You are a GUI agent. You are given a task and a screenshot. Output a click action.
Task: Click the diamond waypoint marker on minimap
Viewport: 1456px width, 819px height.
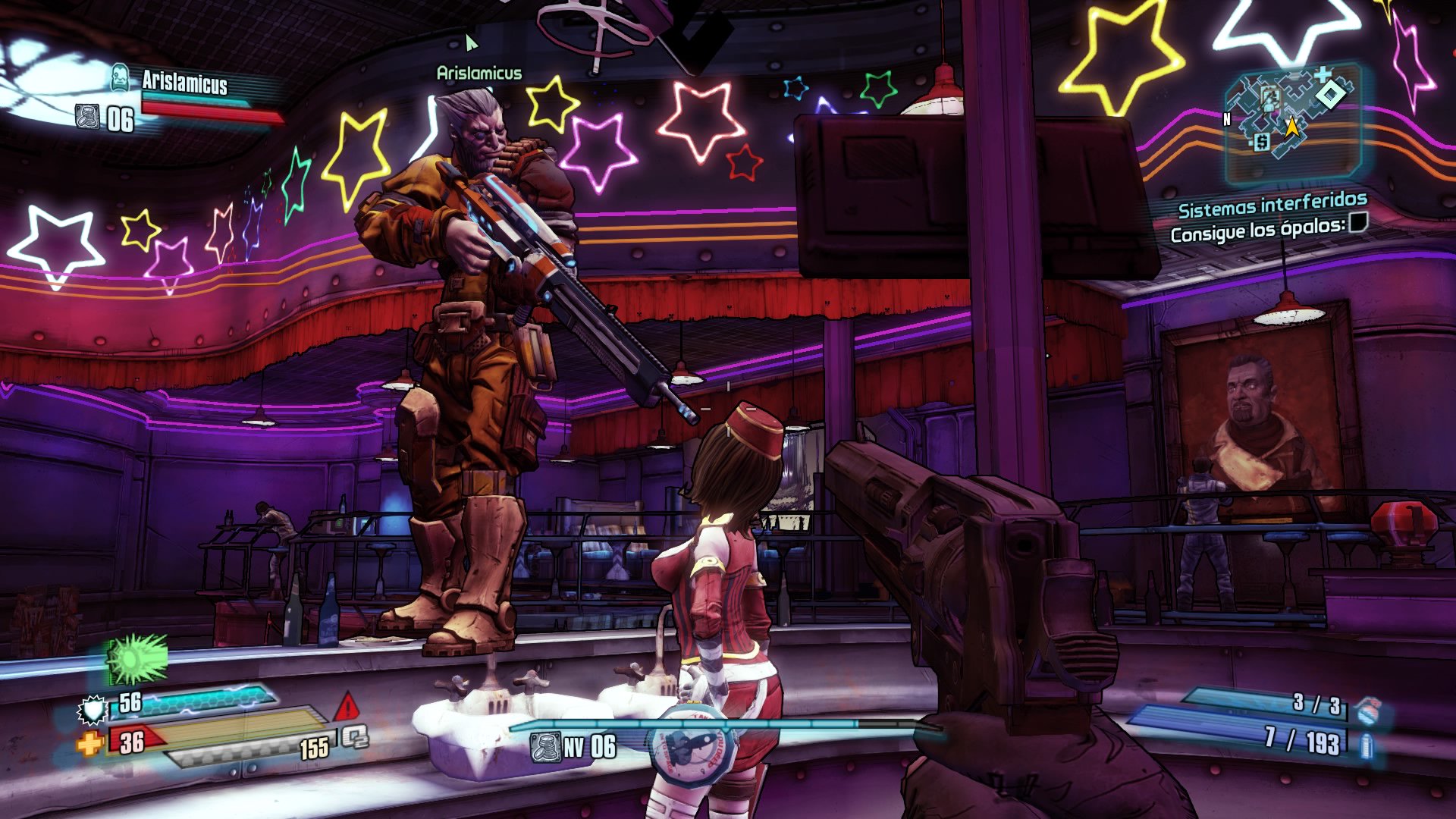pos(1329,95)
